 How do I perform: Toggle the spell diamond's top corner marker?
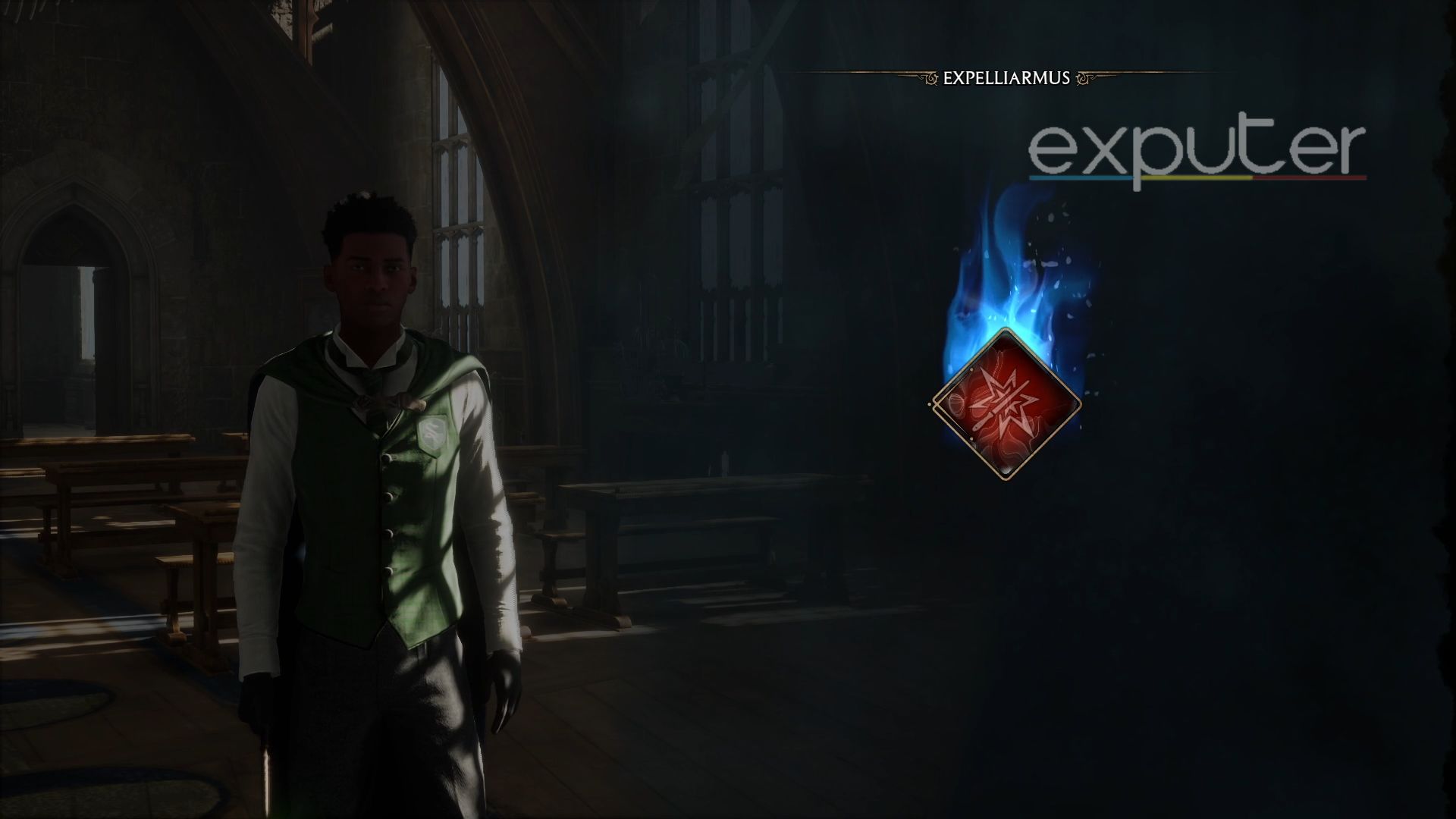click(971, 369)
